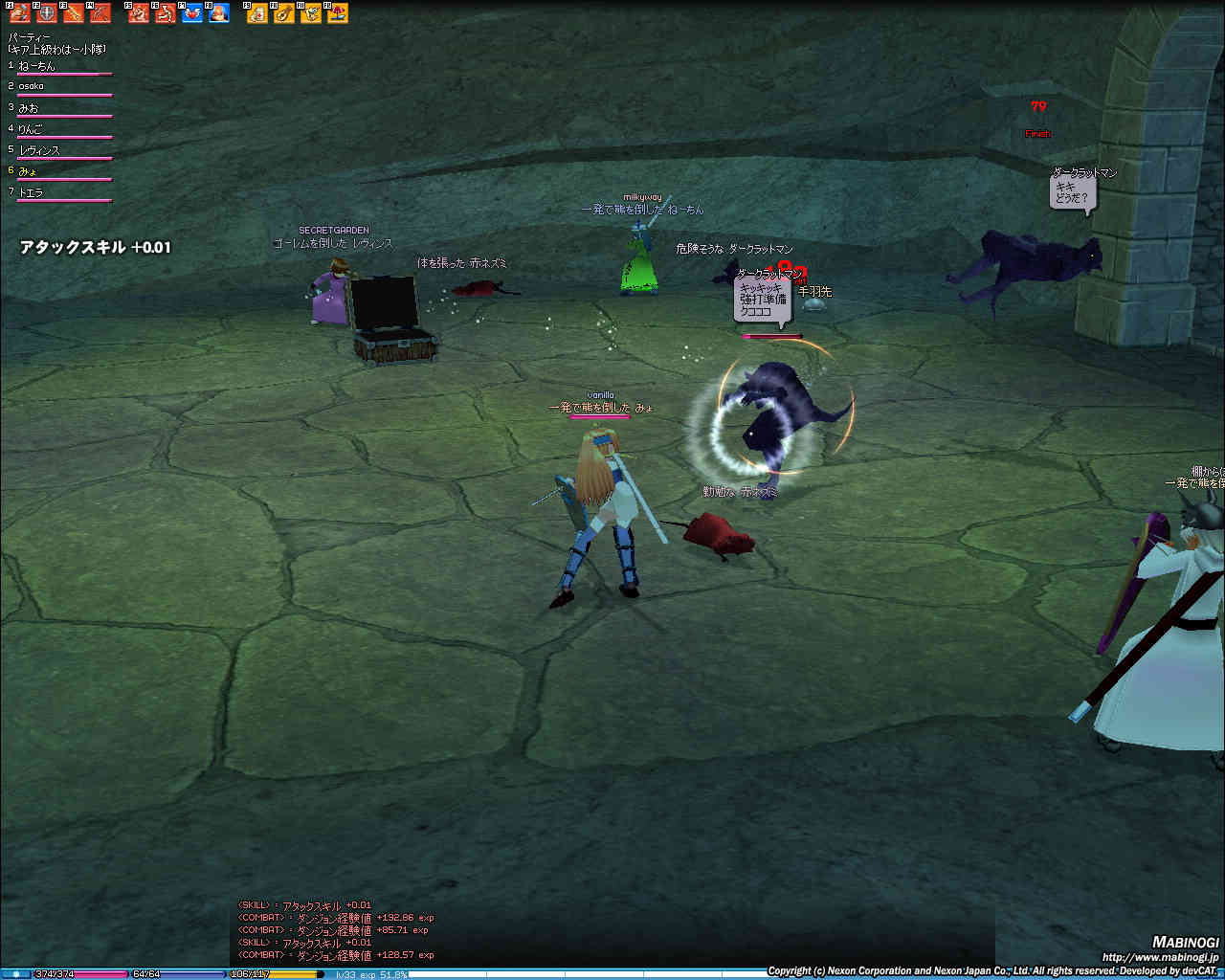
Task: Open the menu button left of HP bar
Action: [x=16, y=974]
